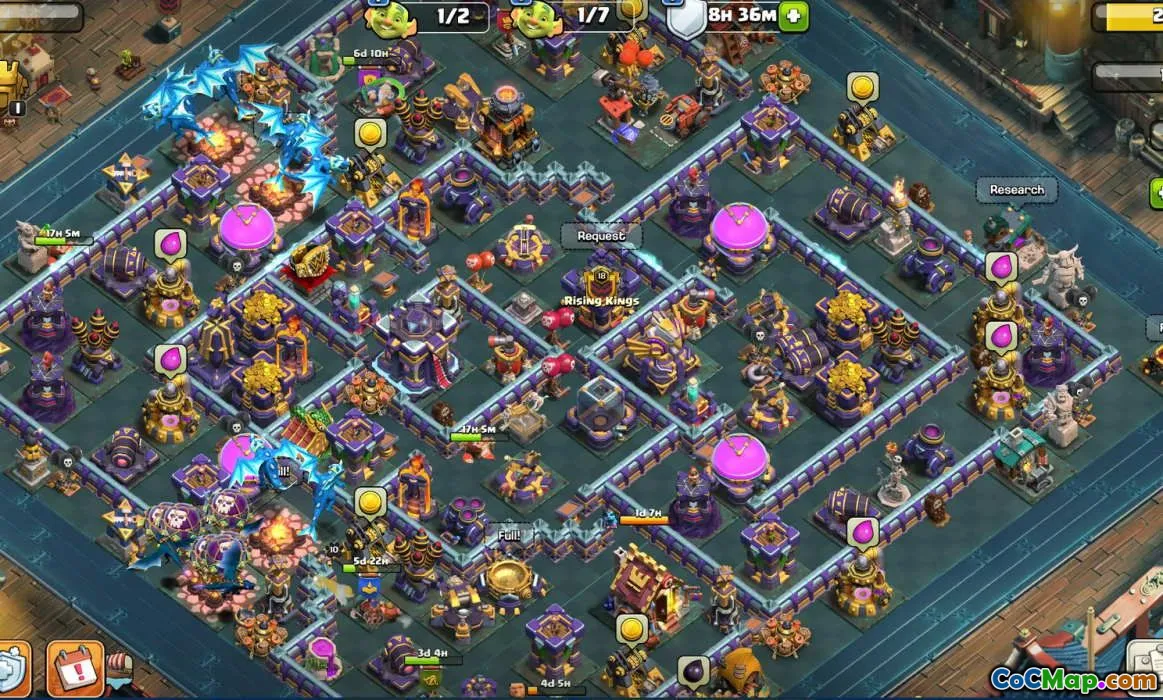The width and height of the screenshot is (1163, 700).
Task: Click the white shield icon
Action: click(x=687, y=19)
